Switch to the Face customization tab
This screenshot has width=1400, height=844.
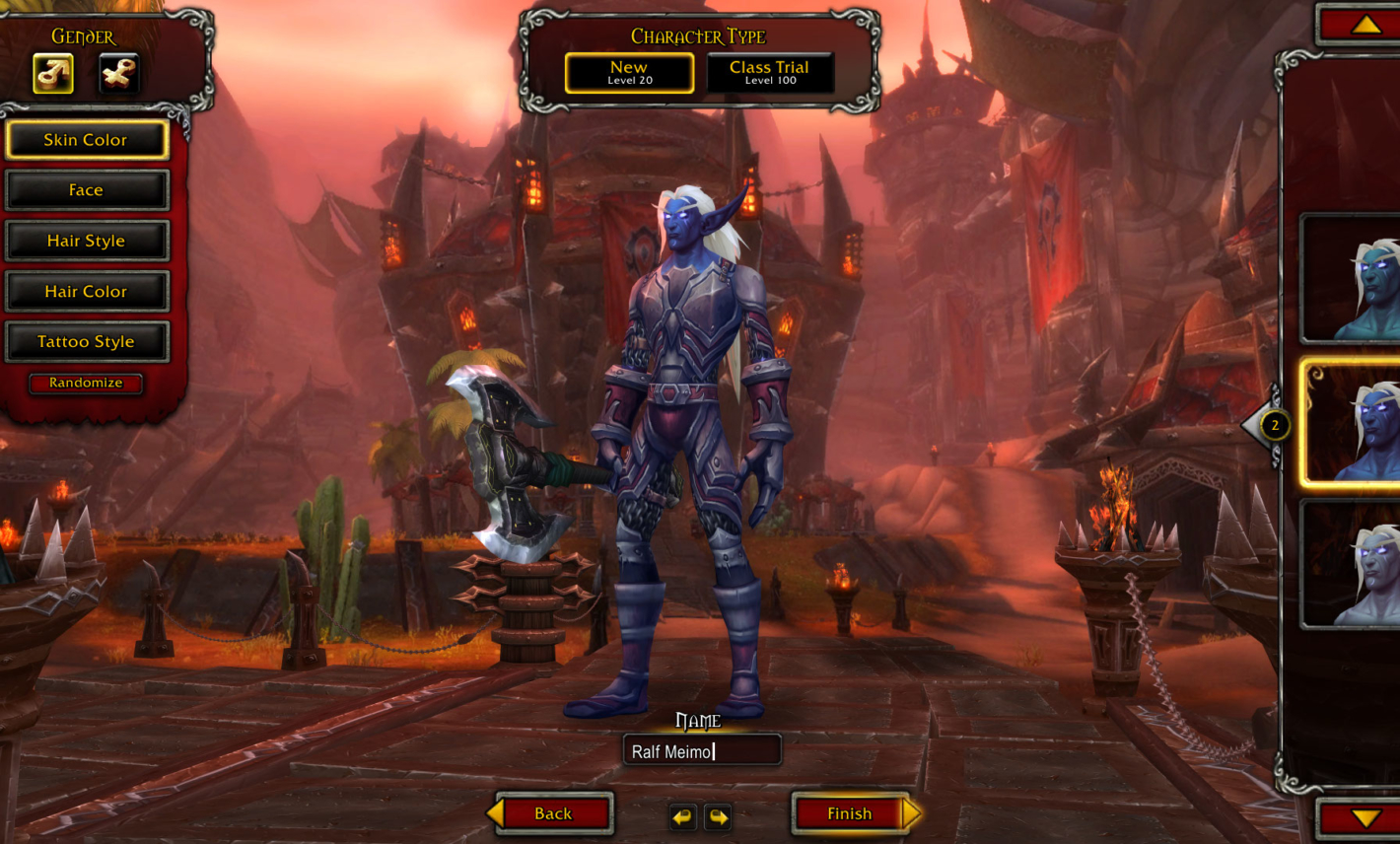coord(87,189)
